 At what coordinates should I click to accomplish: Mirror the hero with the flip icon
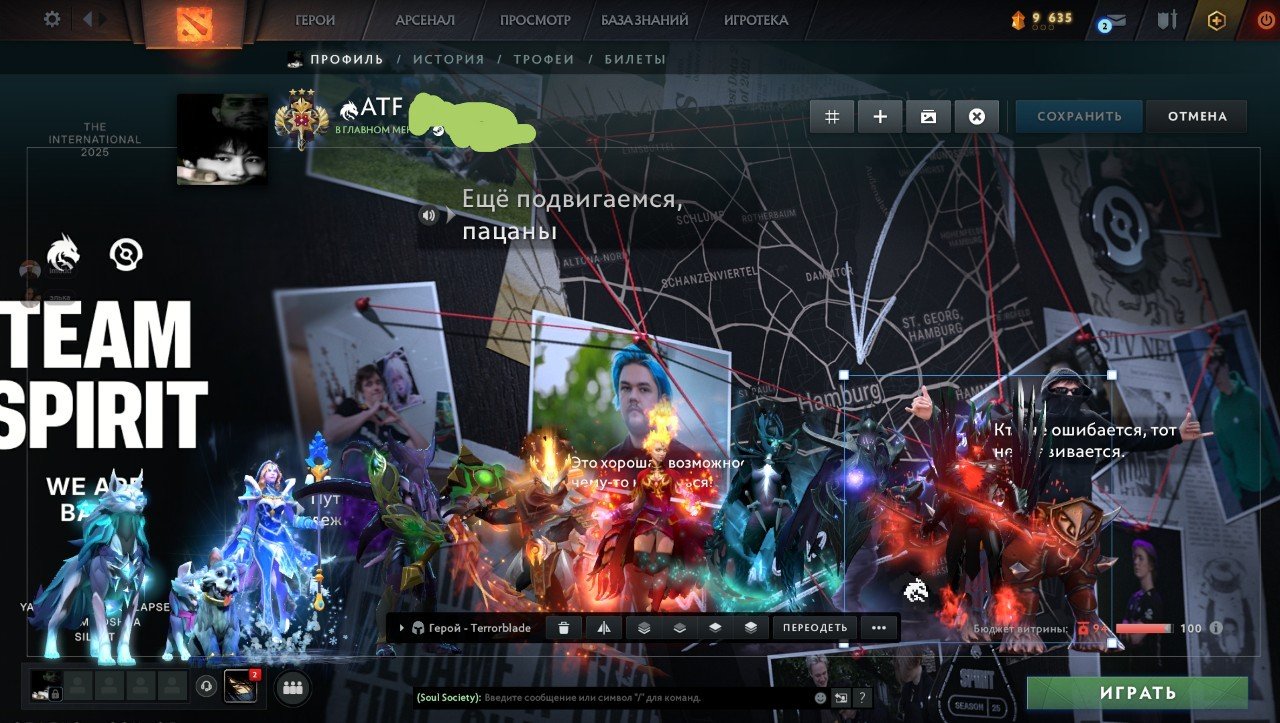click(604, 628)
